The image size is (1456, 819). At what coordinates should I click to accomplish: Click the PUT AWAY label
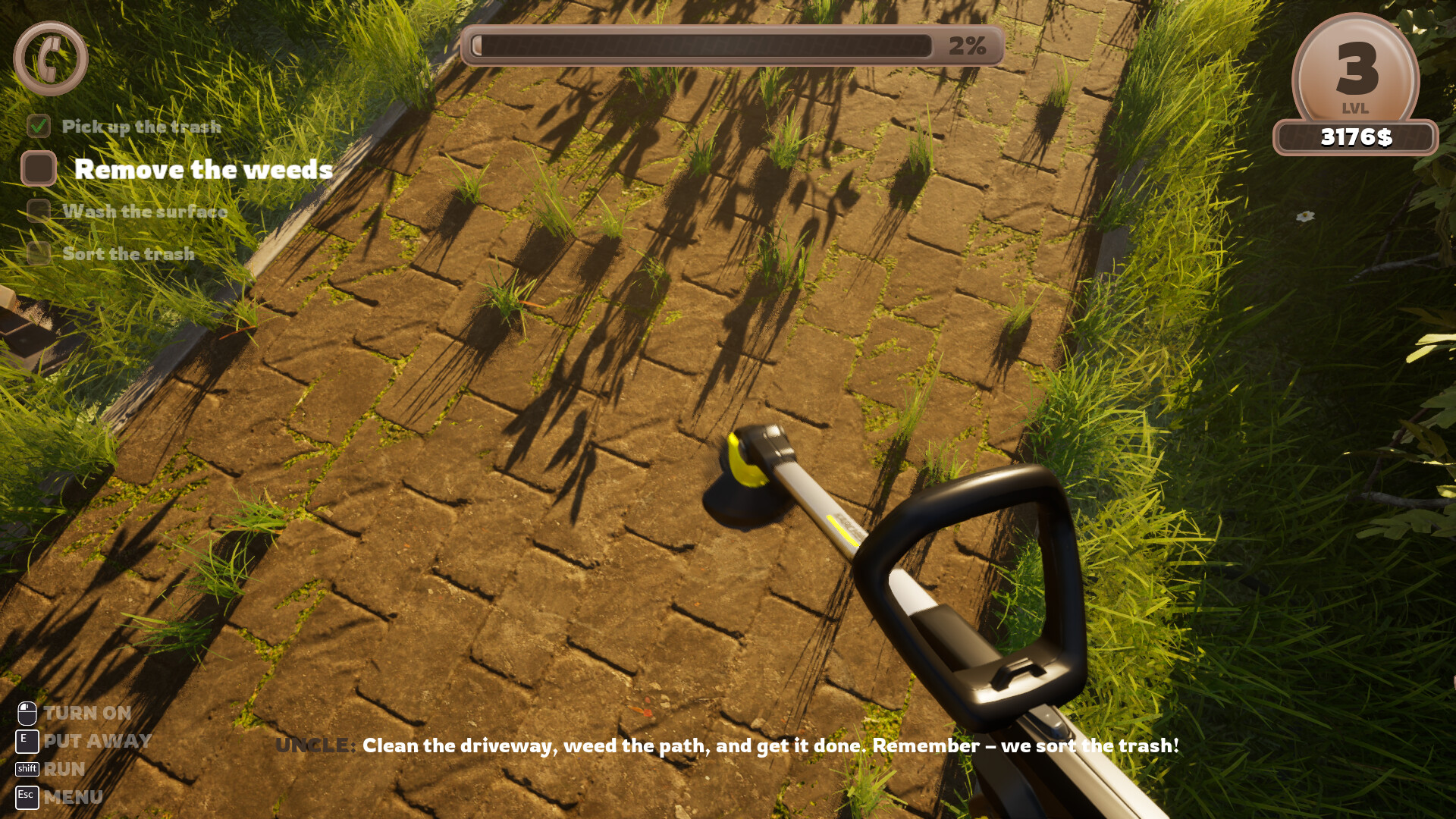[97, 741]
